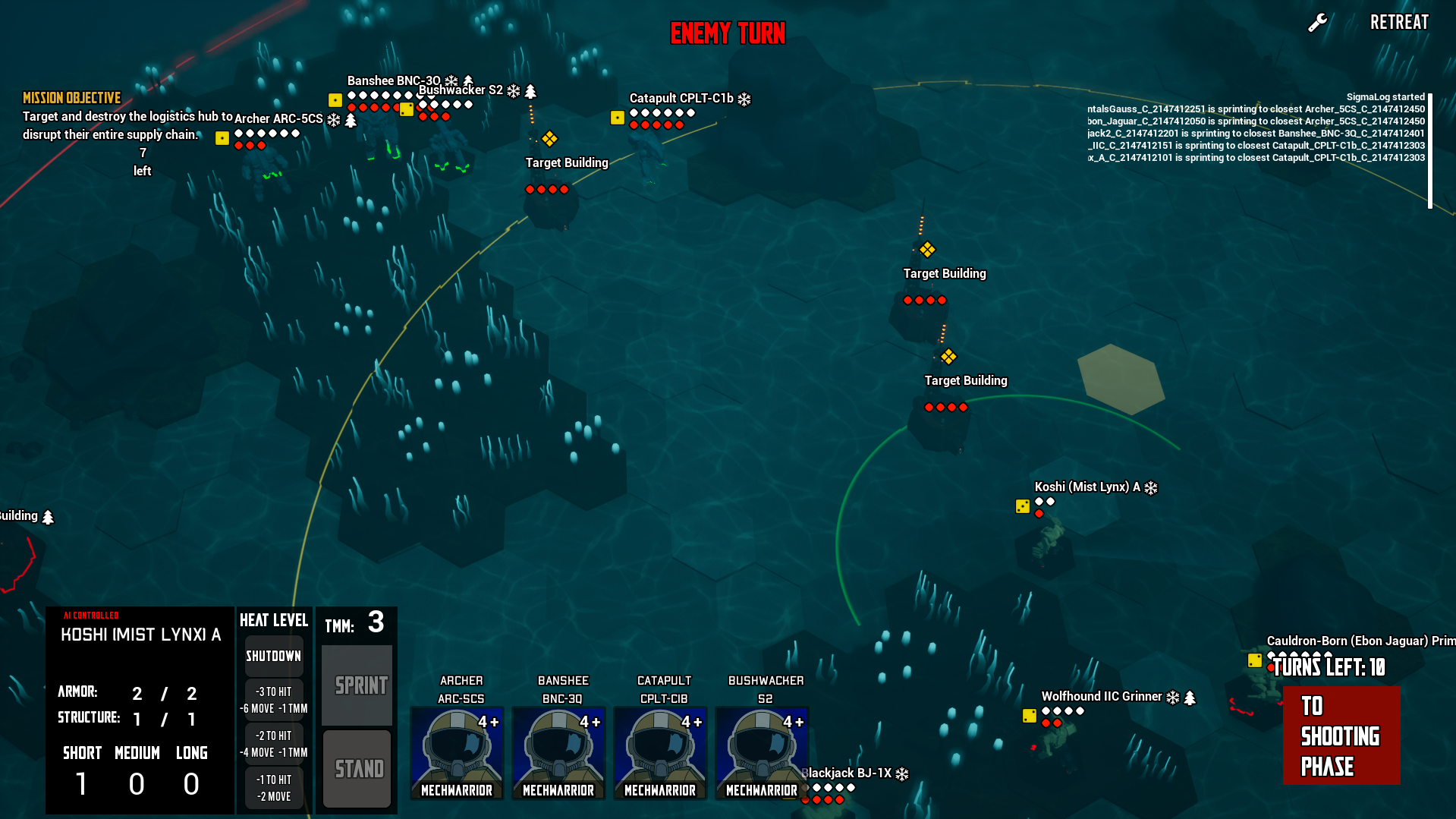Select the Catapult CPLT-C1B mechwarrior portrait

point(660,752)
